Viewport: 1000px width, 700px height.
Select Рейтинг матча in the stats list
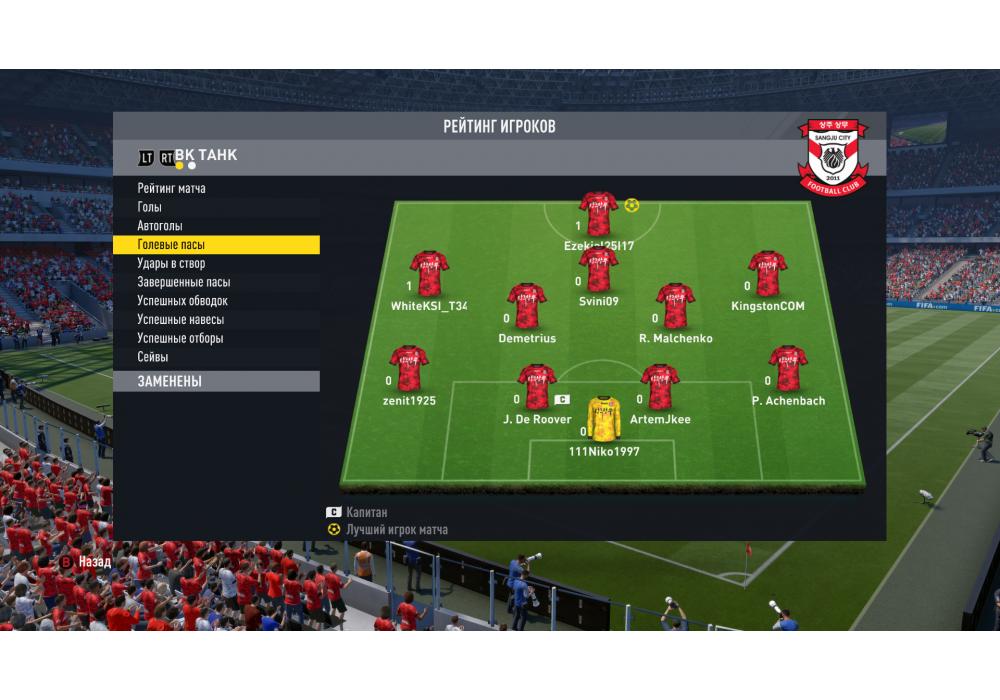tap(172, 188)
